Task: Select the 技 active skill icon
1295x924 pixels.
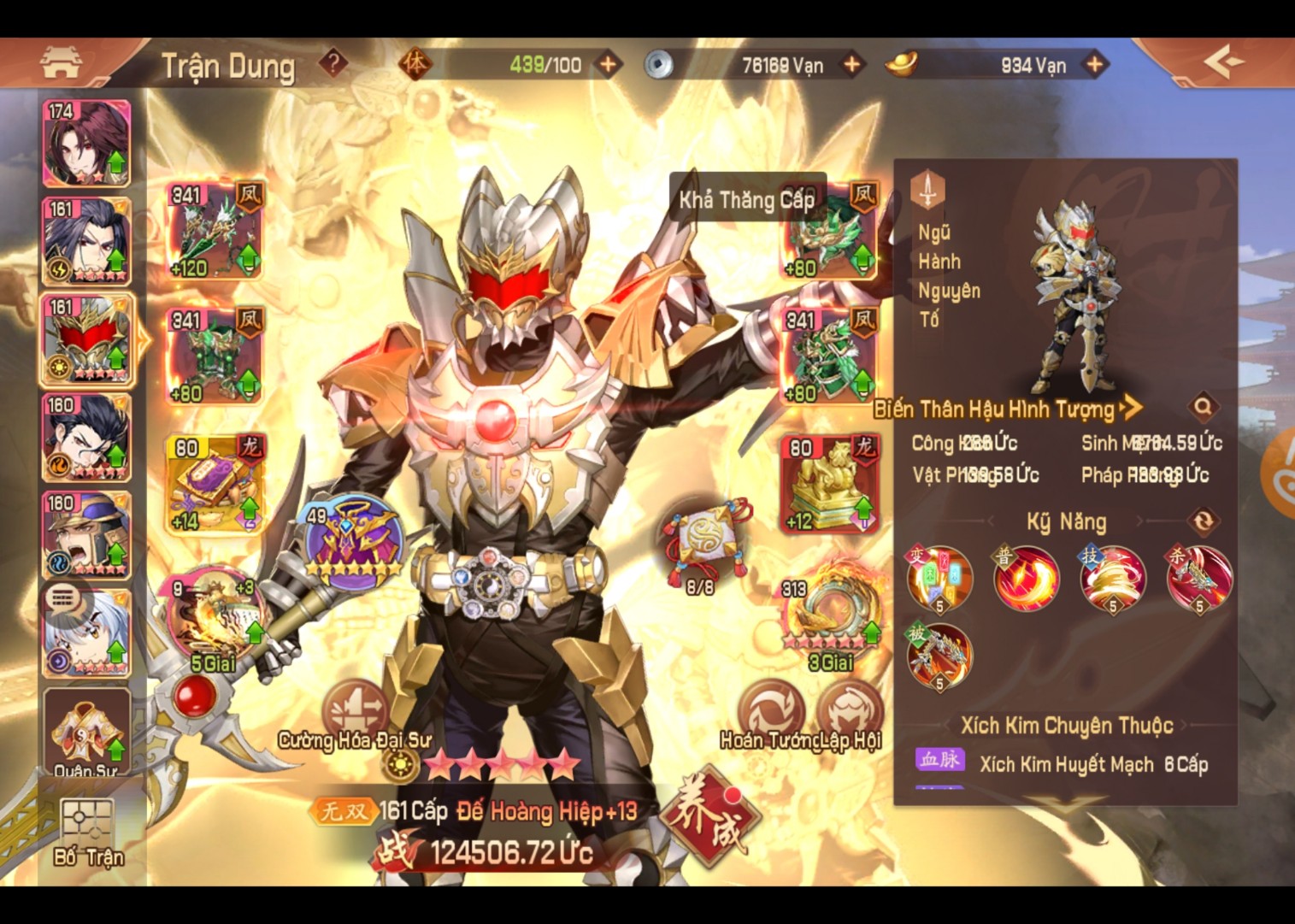Action: coord(1115,578)
